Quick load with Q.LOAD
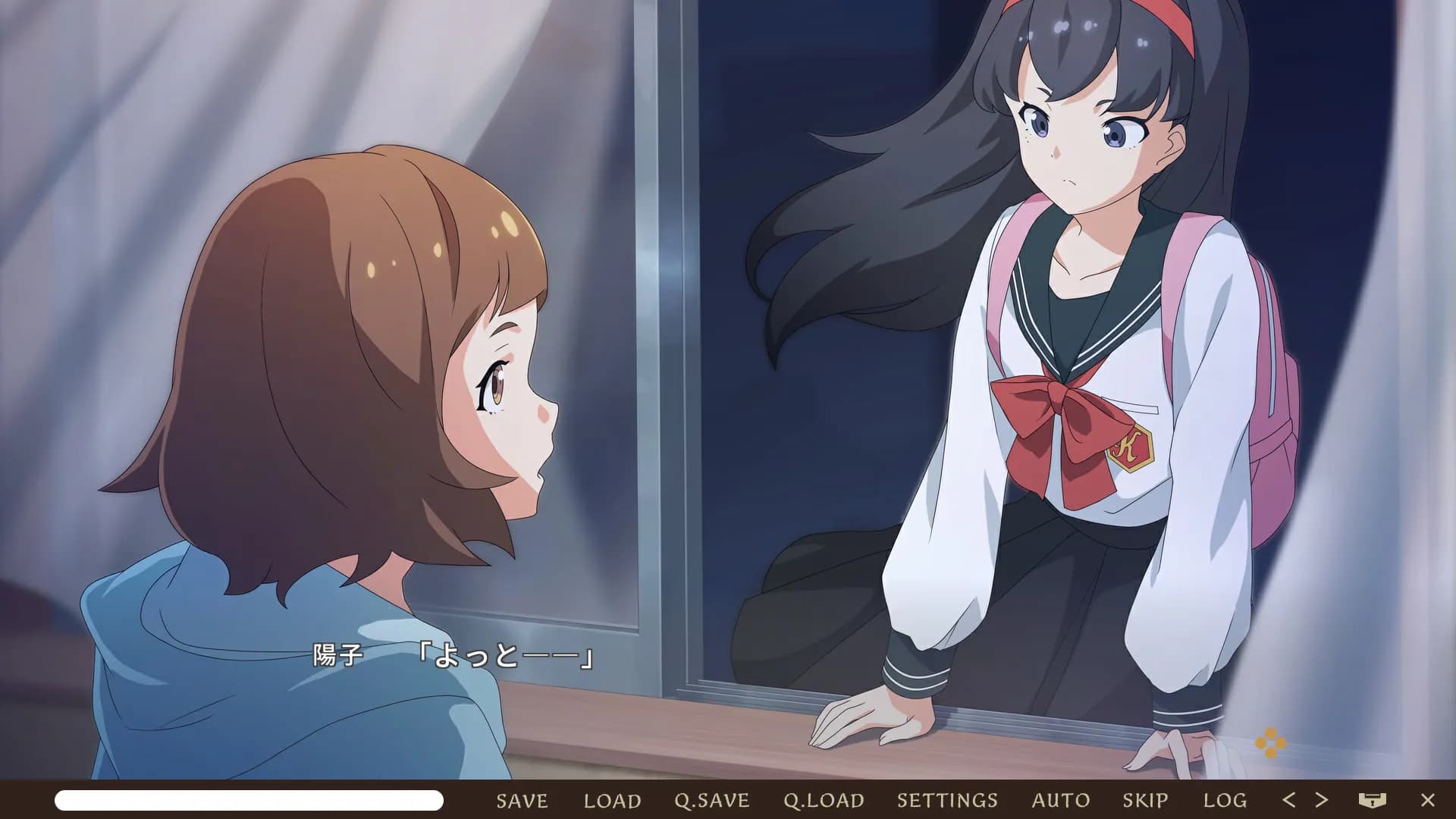 pyautogui.click(x=824, y=800)
